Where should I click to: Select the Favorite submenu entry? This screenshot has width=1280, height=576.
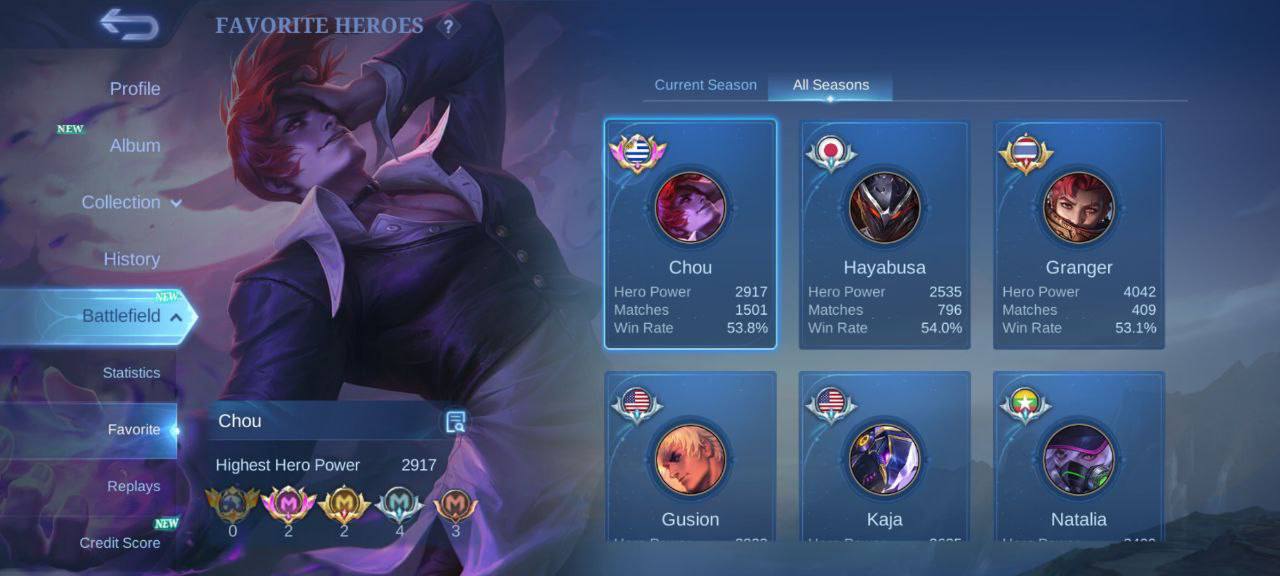133,430
